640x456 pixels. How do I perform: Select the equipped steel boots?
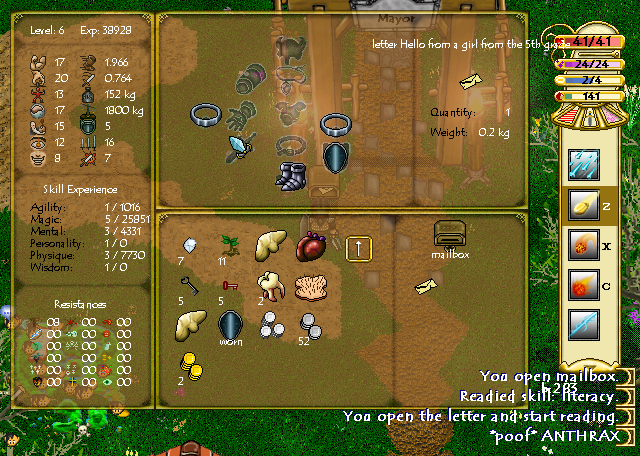tap(293, 174)
